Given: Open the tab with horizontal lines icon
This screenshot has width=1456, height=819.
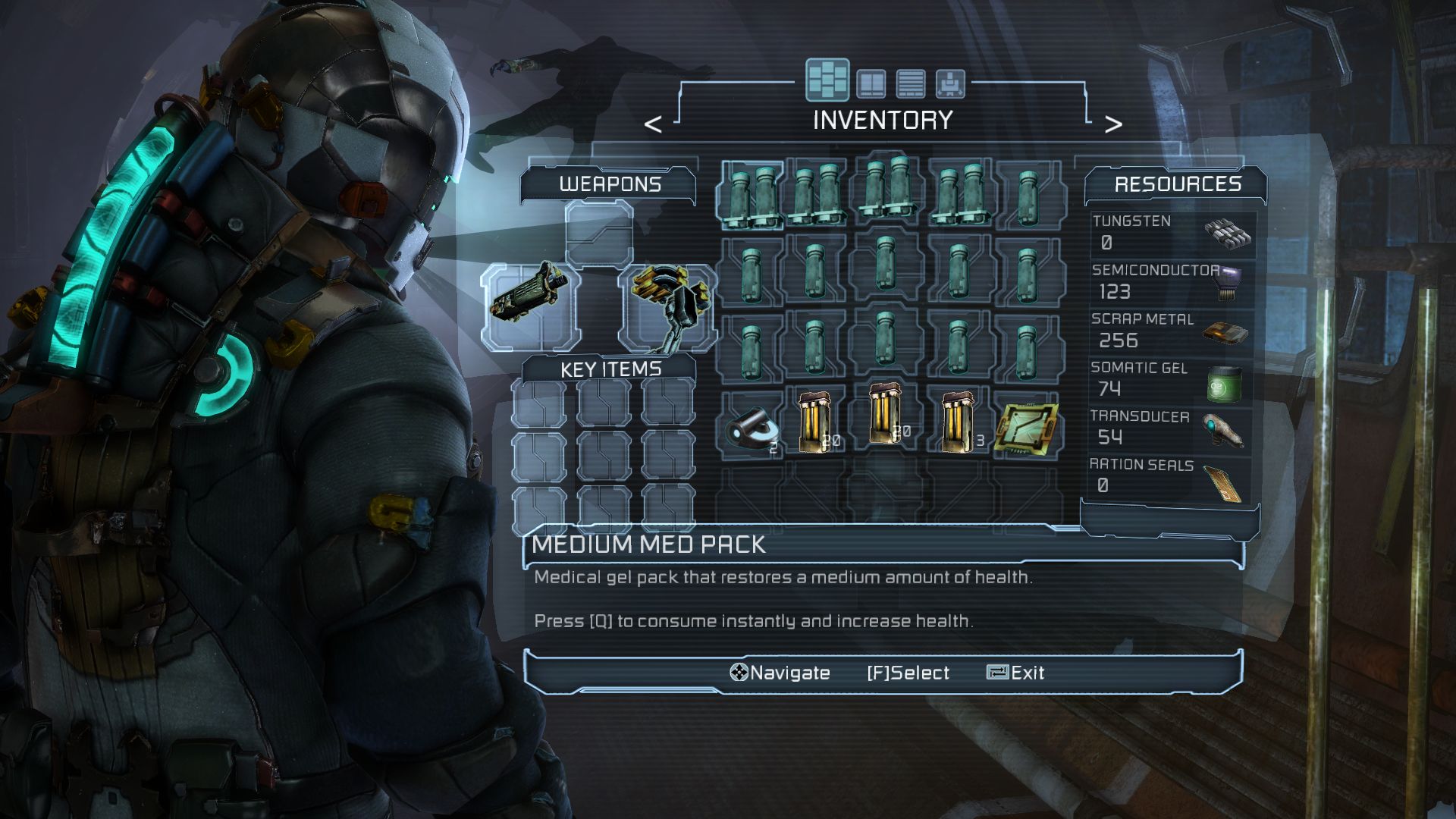Looking at the screenshot, I should 910,83.
